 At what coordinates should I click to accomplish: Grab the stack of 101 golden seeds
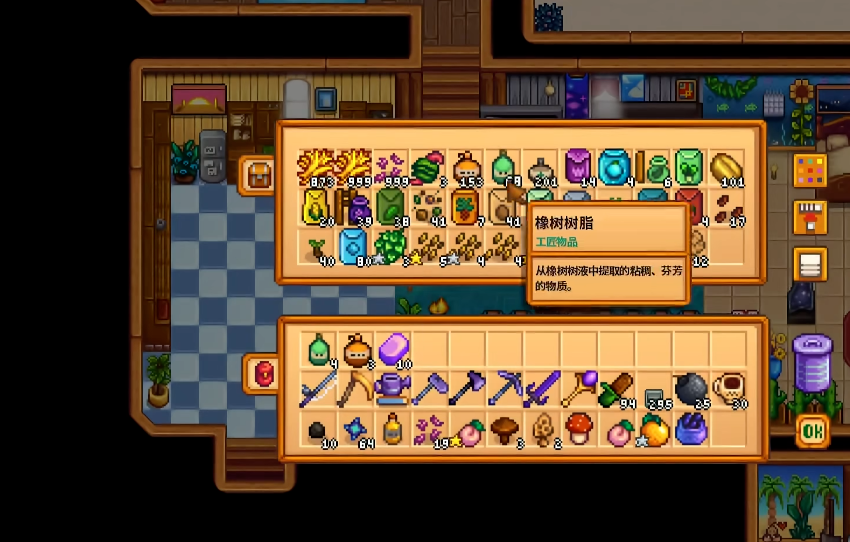tap(729, 167)
